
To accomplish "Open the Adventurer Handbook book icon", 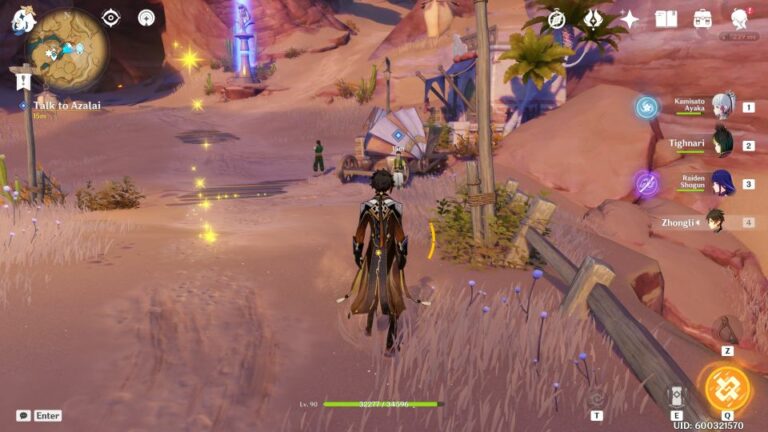I will tap(666, 18).
